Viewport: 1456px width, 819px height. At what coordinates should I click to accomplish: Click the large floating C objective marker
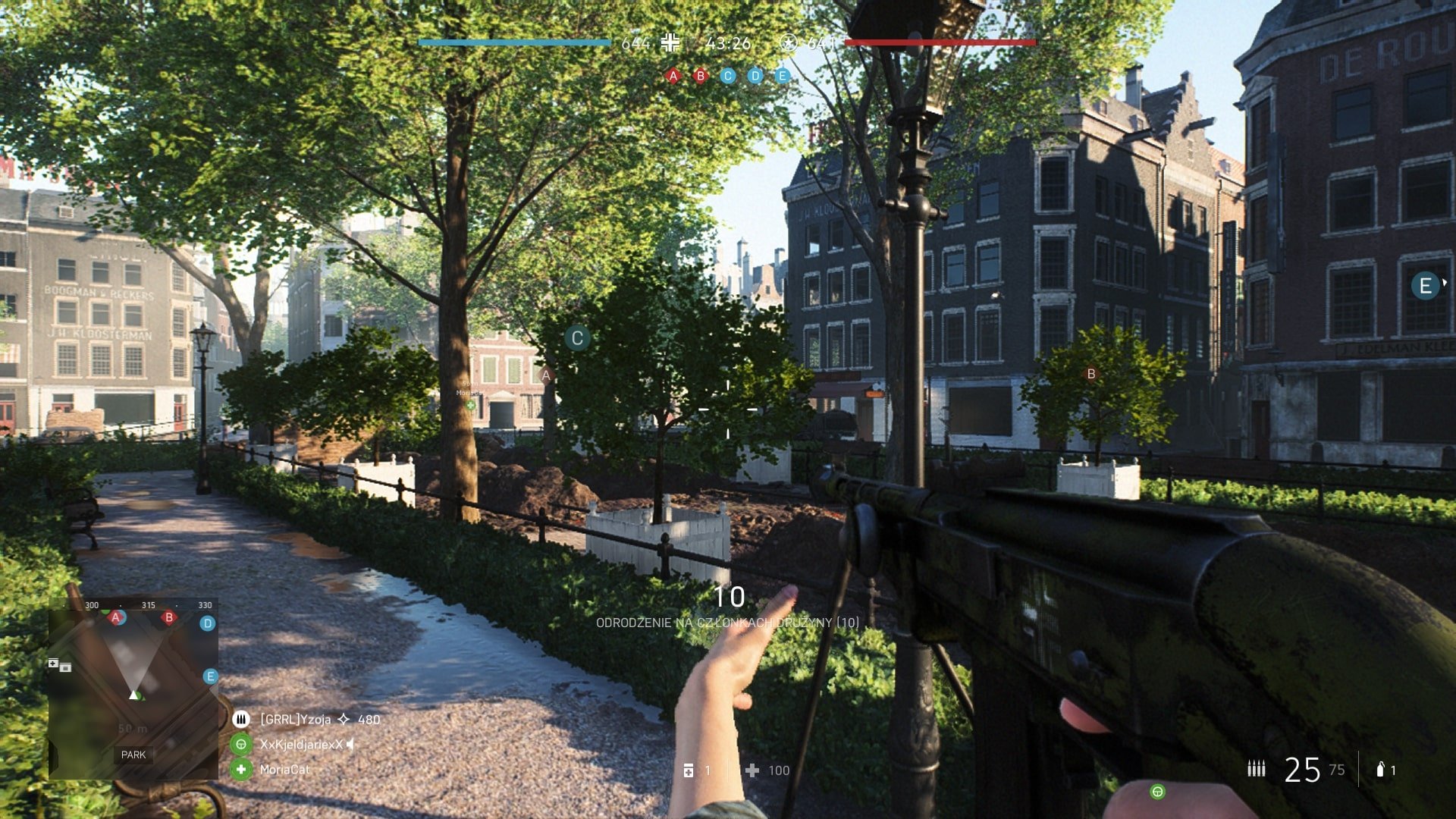577,338
